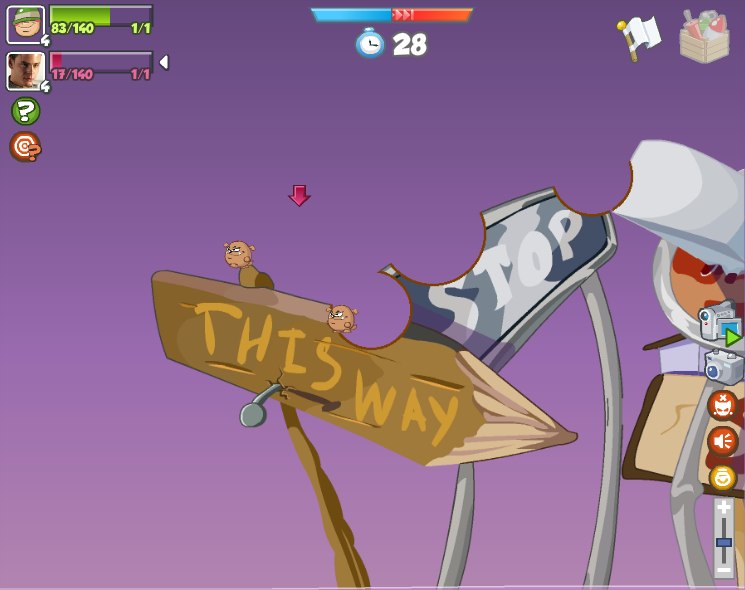The image size is (745, 590).
Task: Select the green-cap player avatar
Action: click(26, 25)
